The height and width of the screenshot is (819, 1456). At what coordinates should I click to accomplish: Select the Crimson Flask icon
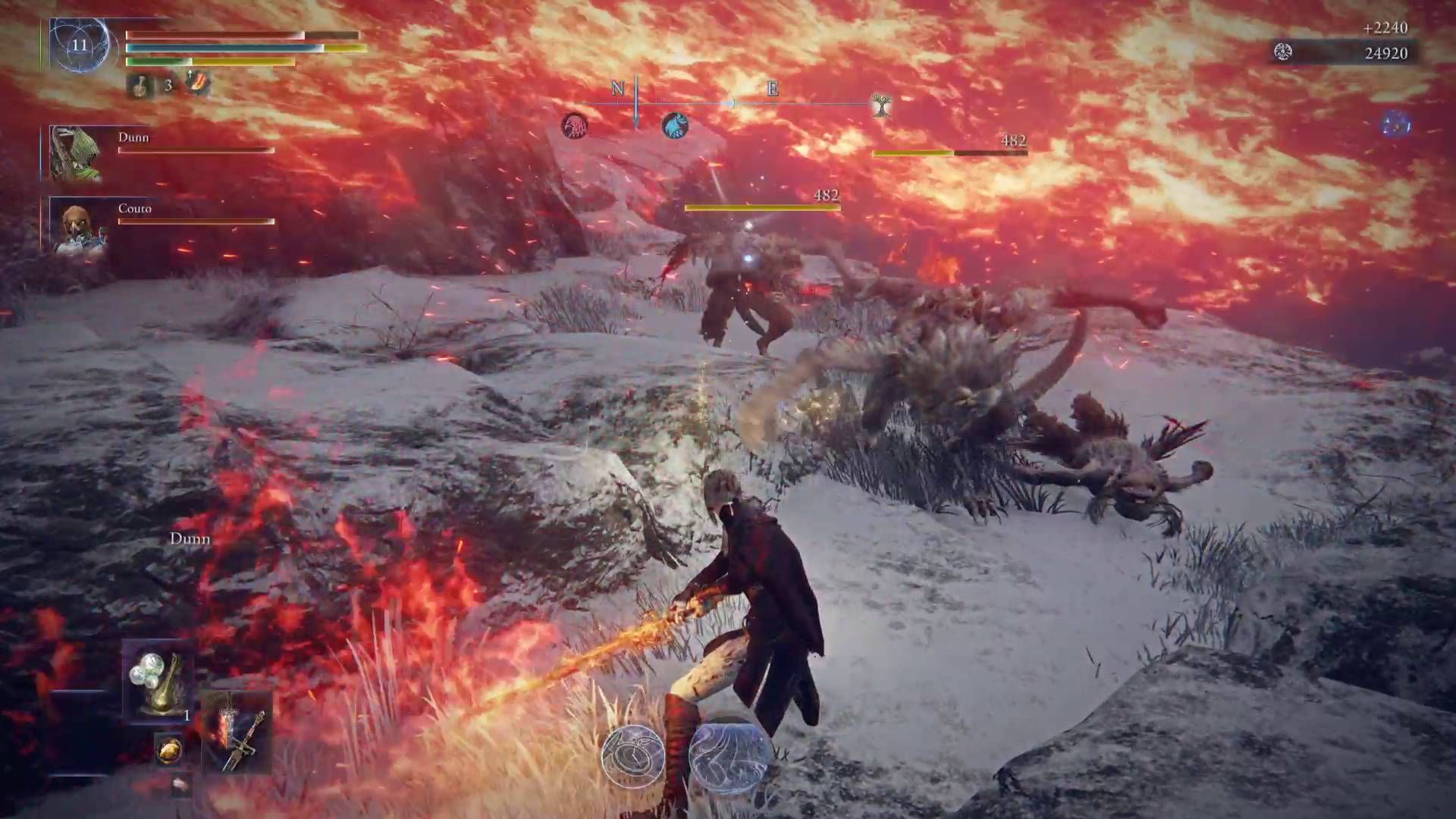[x=141, y=86]
